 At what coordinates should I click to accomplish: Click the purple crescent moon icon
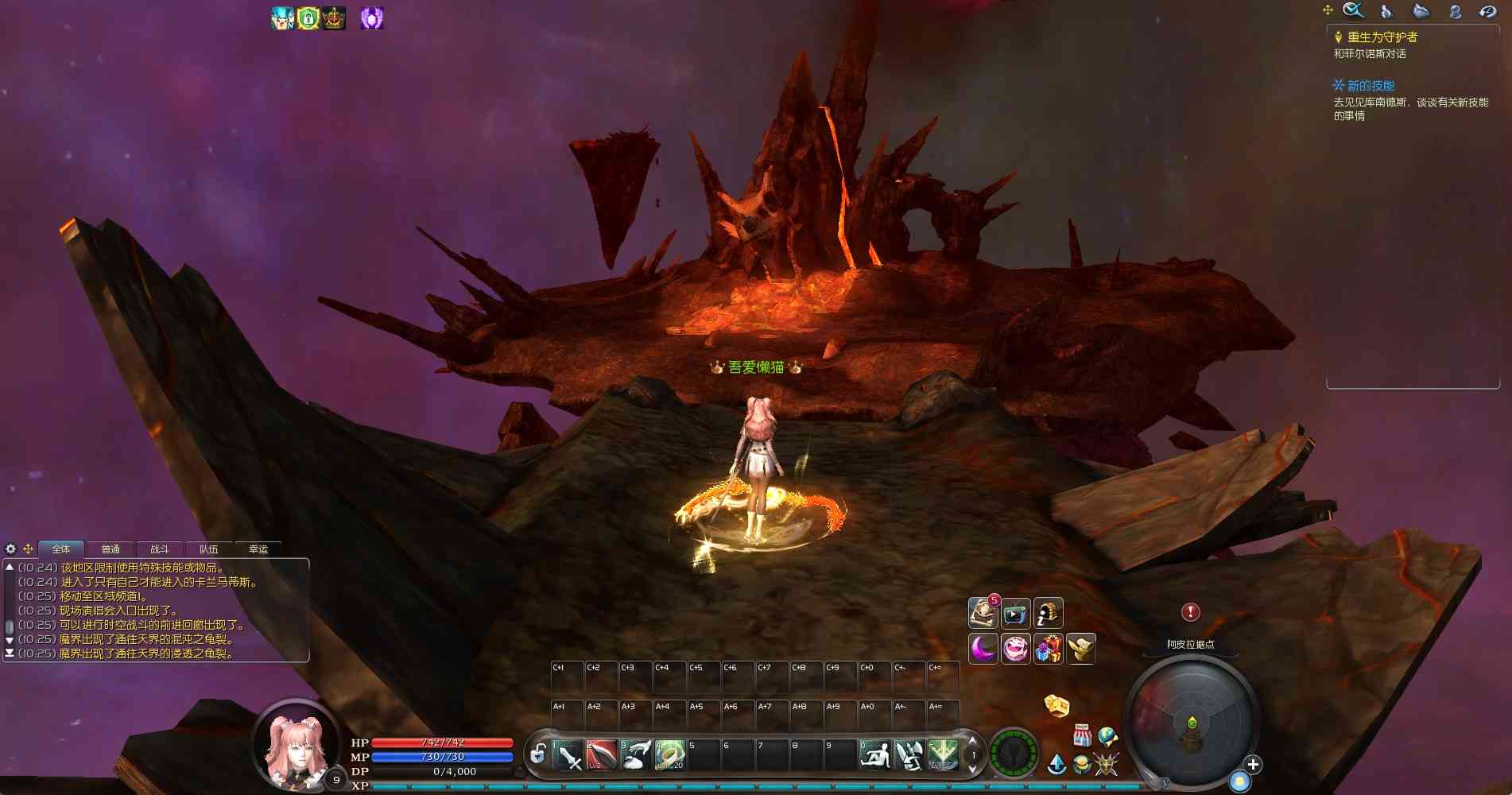(983, 649)
